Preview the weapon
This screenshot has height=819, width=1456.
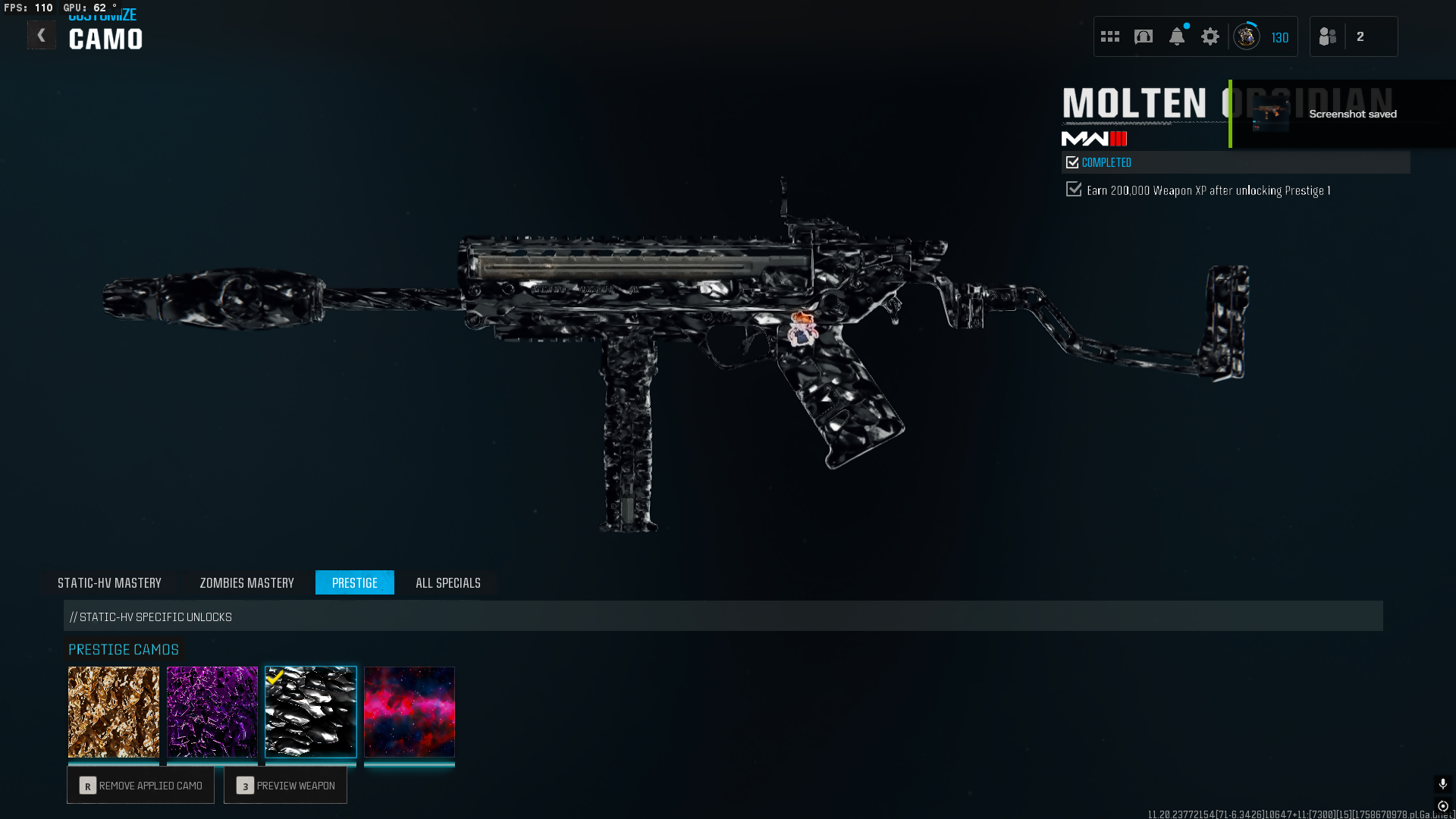point(285,785)
